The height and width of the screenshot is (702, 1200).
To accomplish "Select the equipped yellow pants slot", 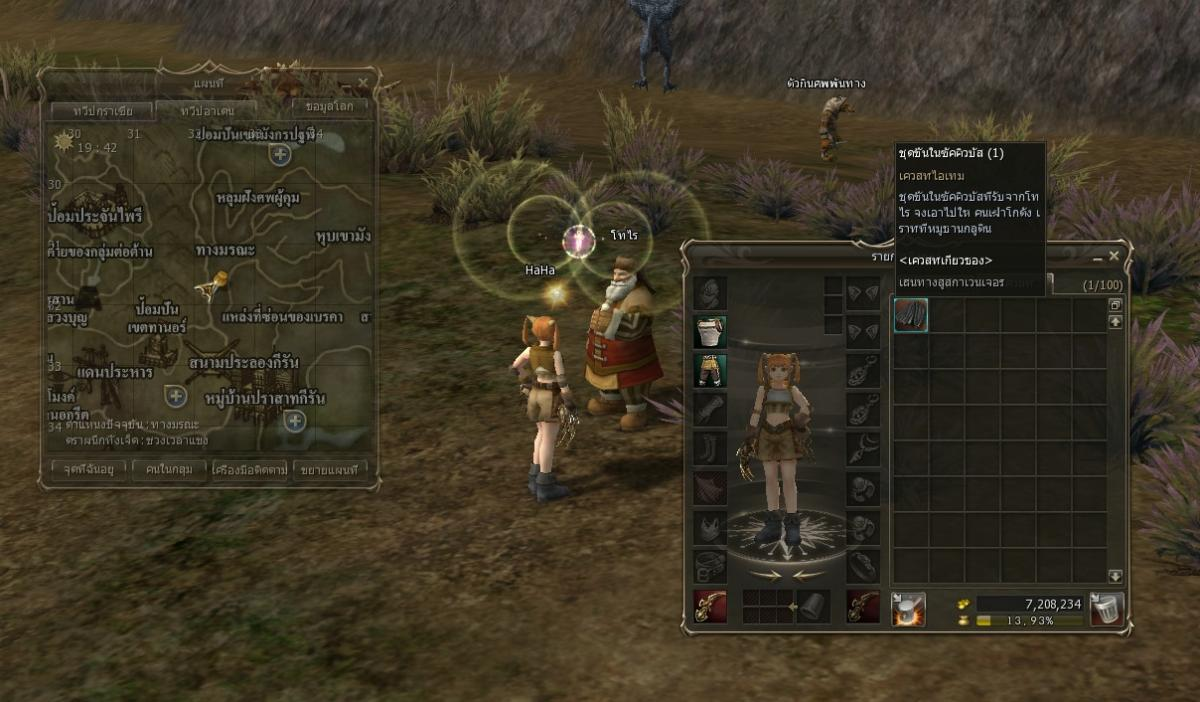I will 710,370.
